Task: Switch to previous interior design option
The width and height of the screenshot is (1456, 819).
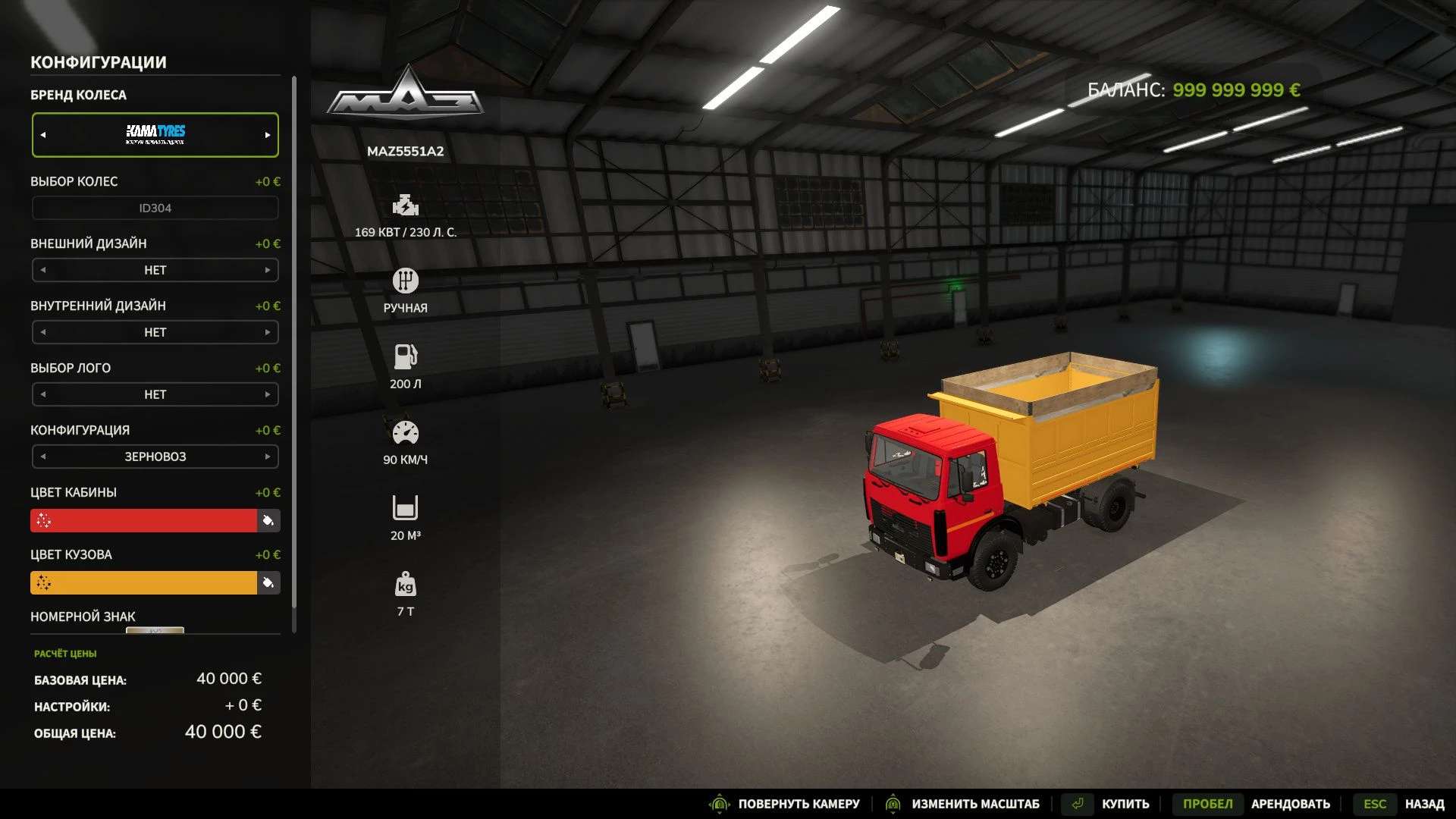Action: click(x=43, y=332)
